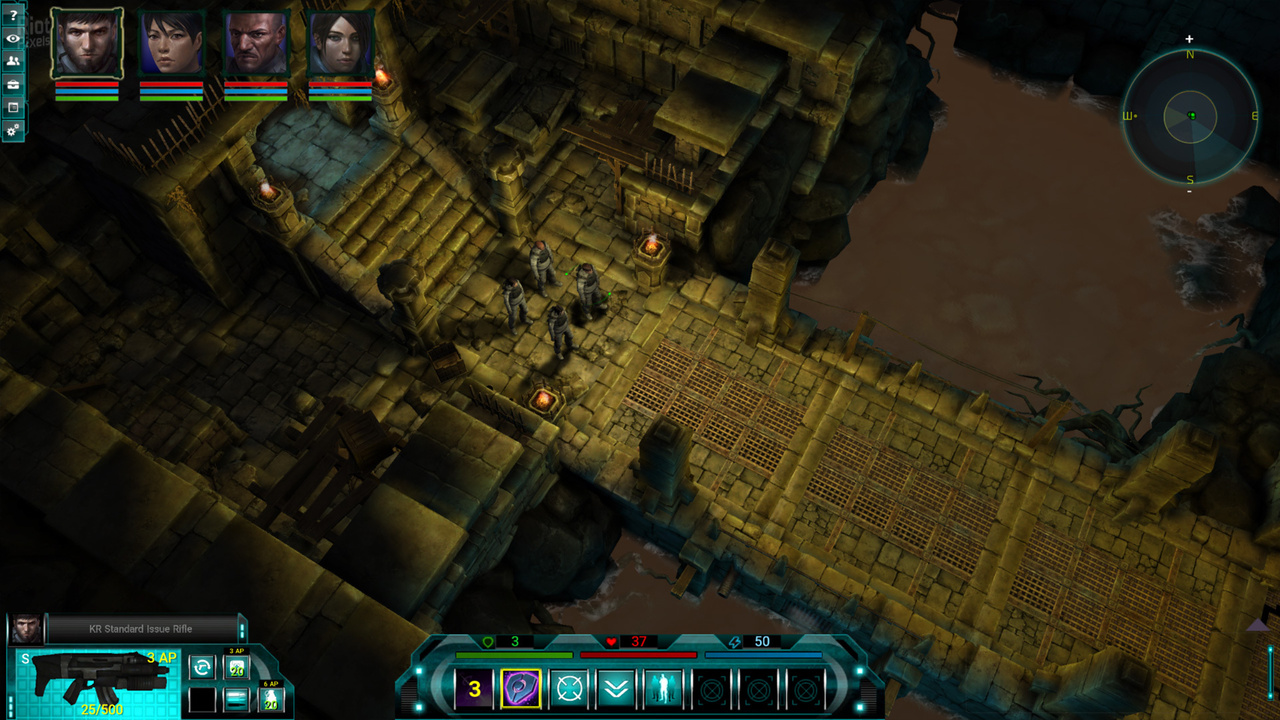Open the gear settings menu
This screenshot has height=720, width=1280.
(13, 131)
